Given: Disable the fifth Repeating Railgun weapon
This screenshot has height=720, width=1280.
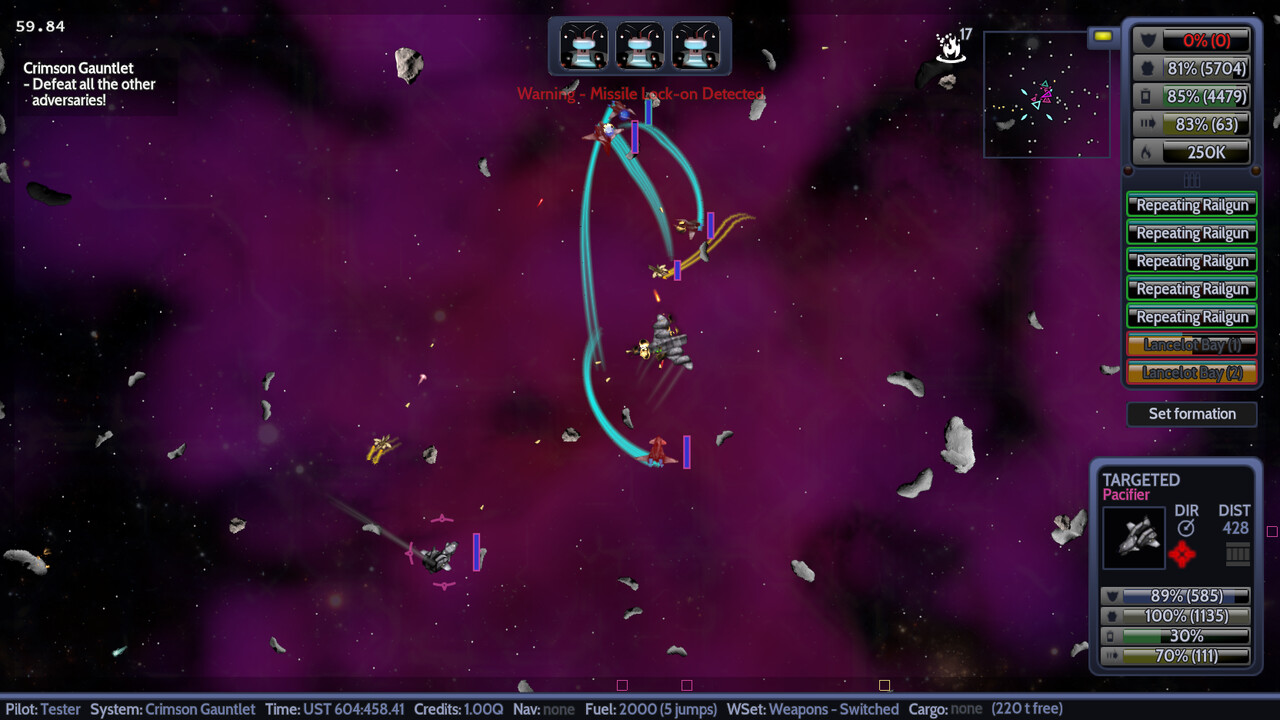Looking at the screenshot, I should (1191, 317).
